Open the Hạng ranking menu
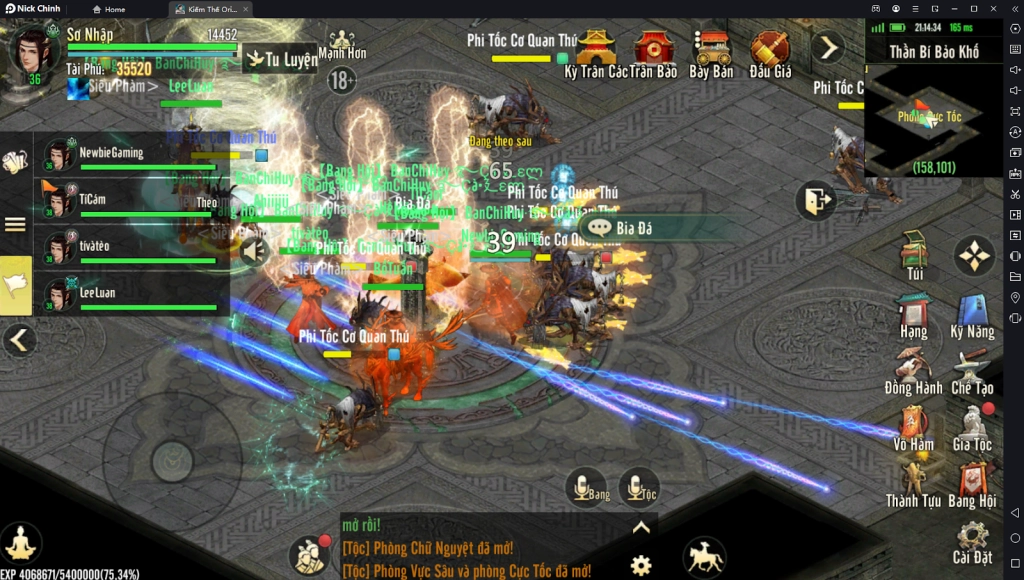1024x580 pixels. coord(913,313)
